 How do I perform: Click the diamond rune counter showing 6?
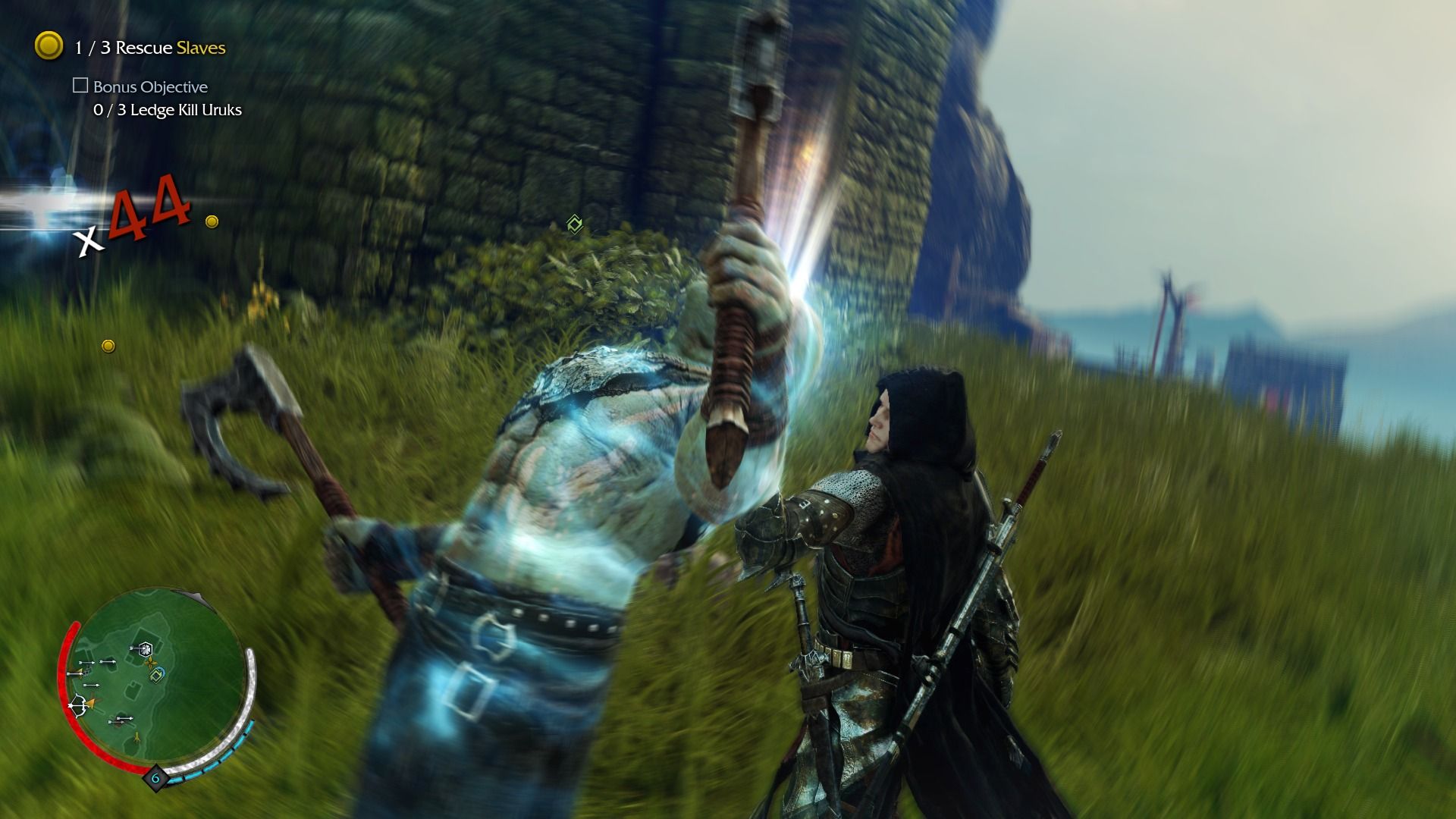coord(156,778)
